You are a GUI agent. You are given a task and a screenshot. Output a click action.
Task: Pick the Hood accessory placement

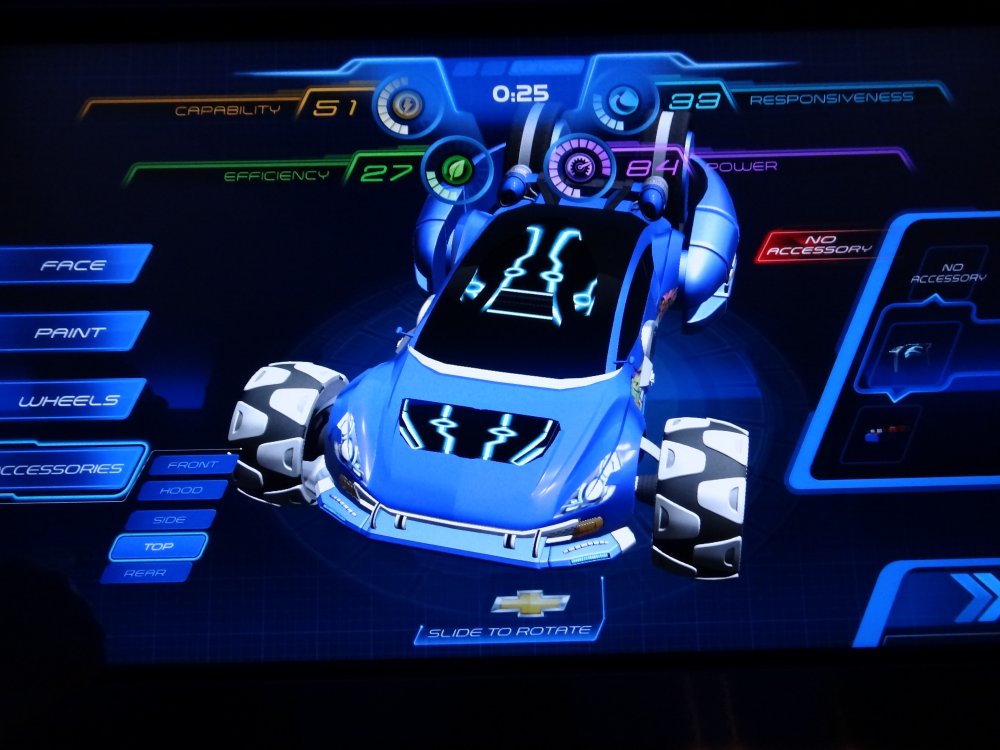184,491
